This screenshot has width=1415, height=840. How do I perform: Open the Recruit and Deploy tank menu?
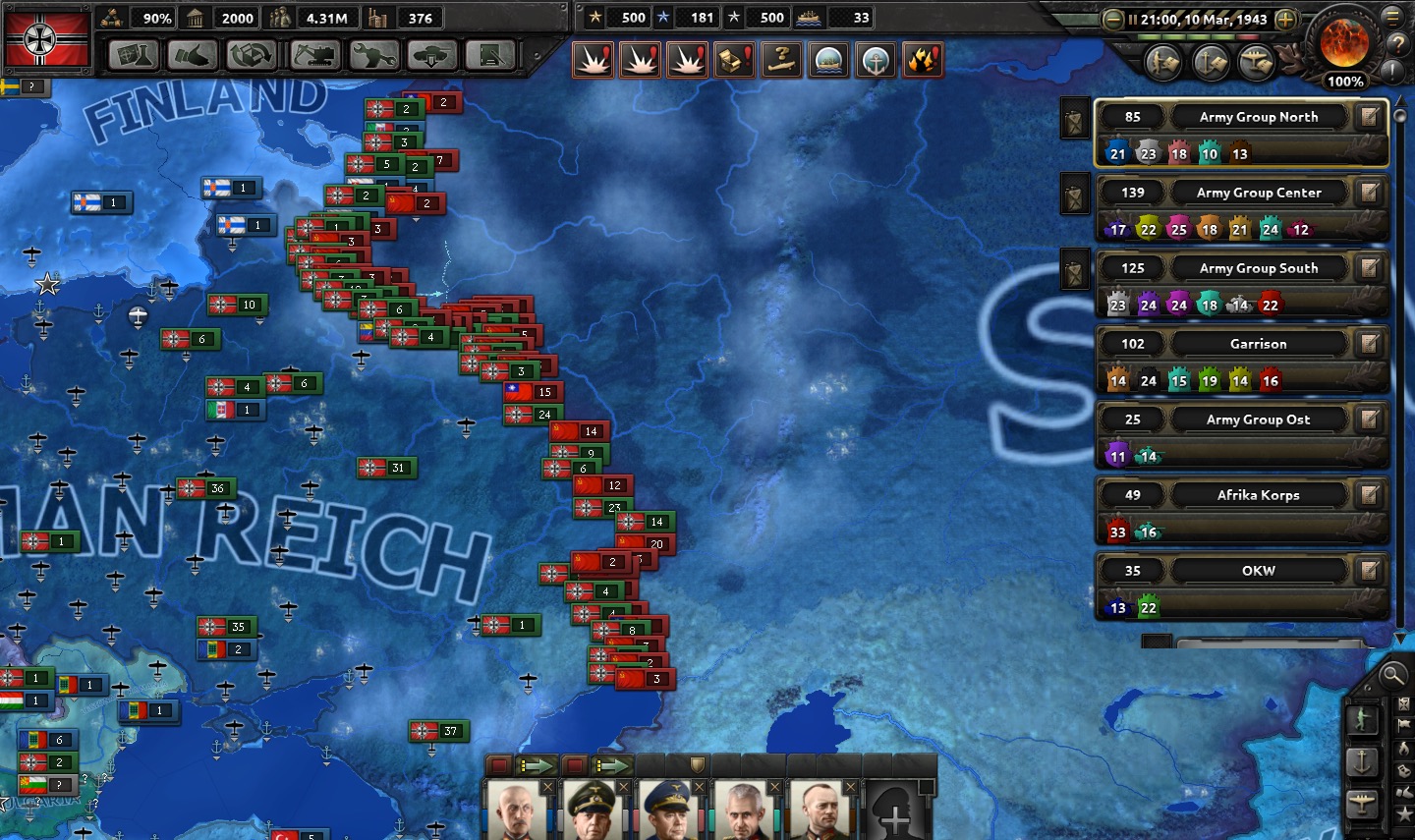[431, 56]
